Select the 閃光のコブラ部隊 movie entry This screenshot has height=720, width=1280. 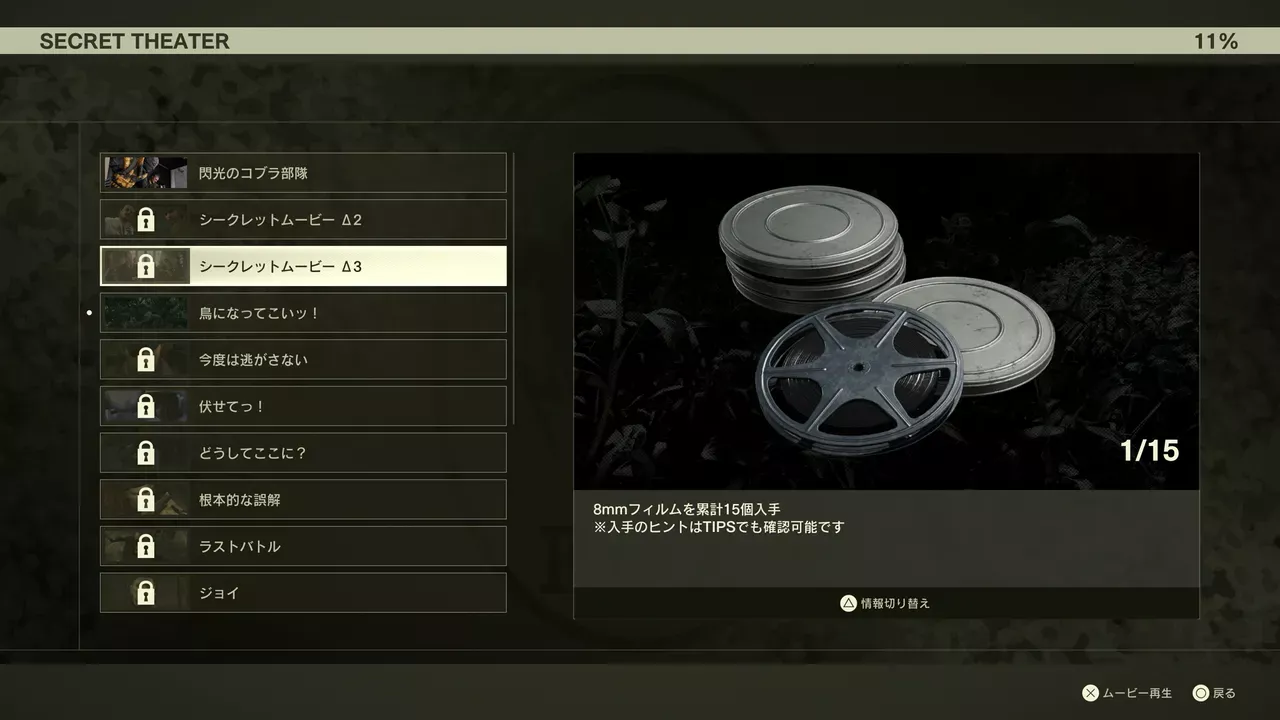coord(300,172)
